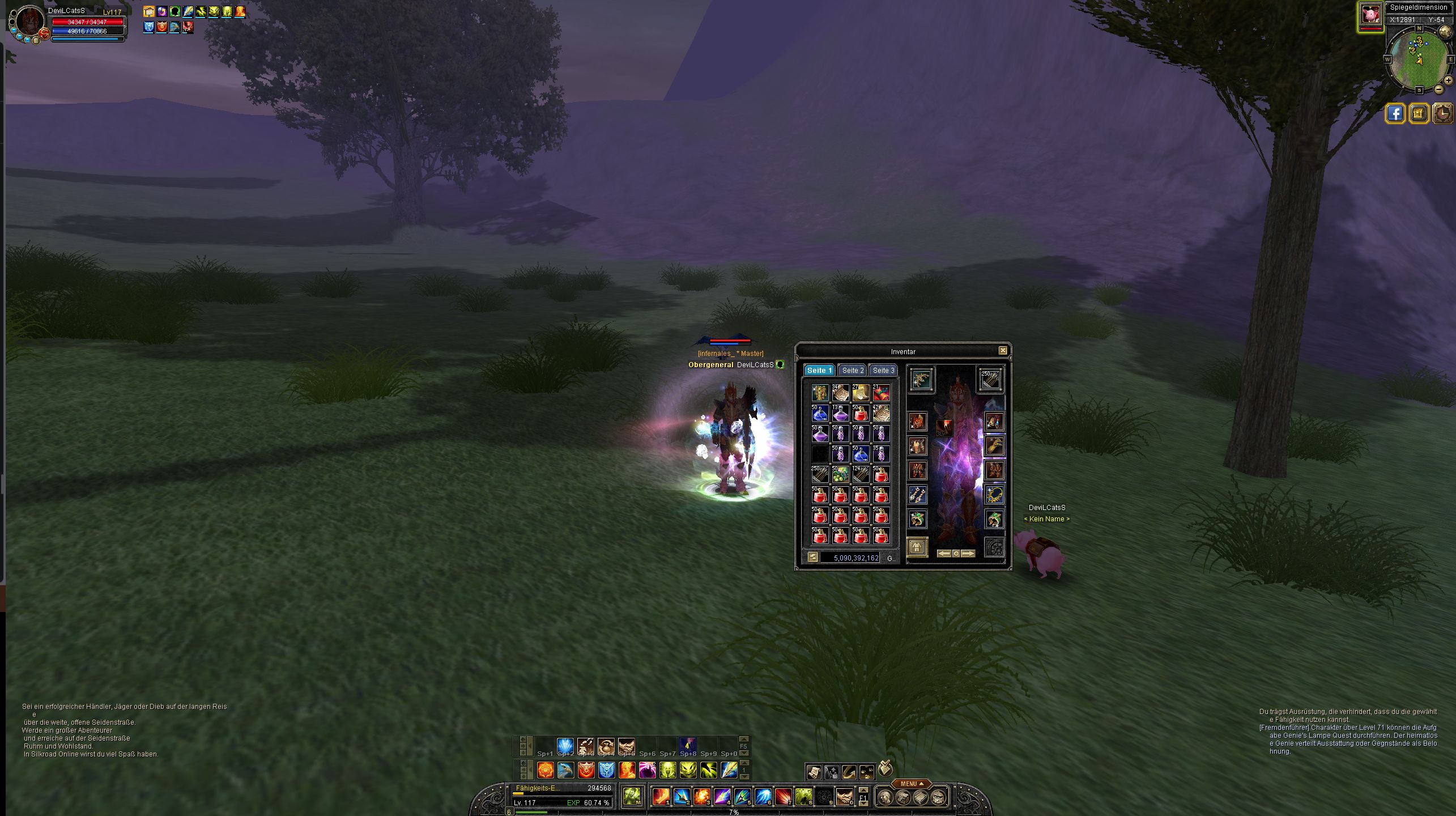Rotate the character preview right
The image size is (1456, 816).
[968, 554]
